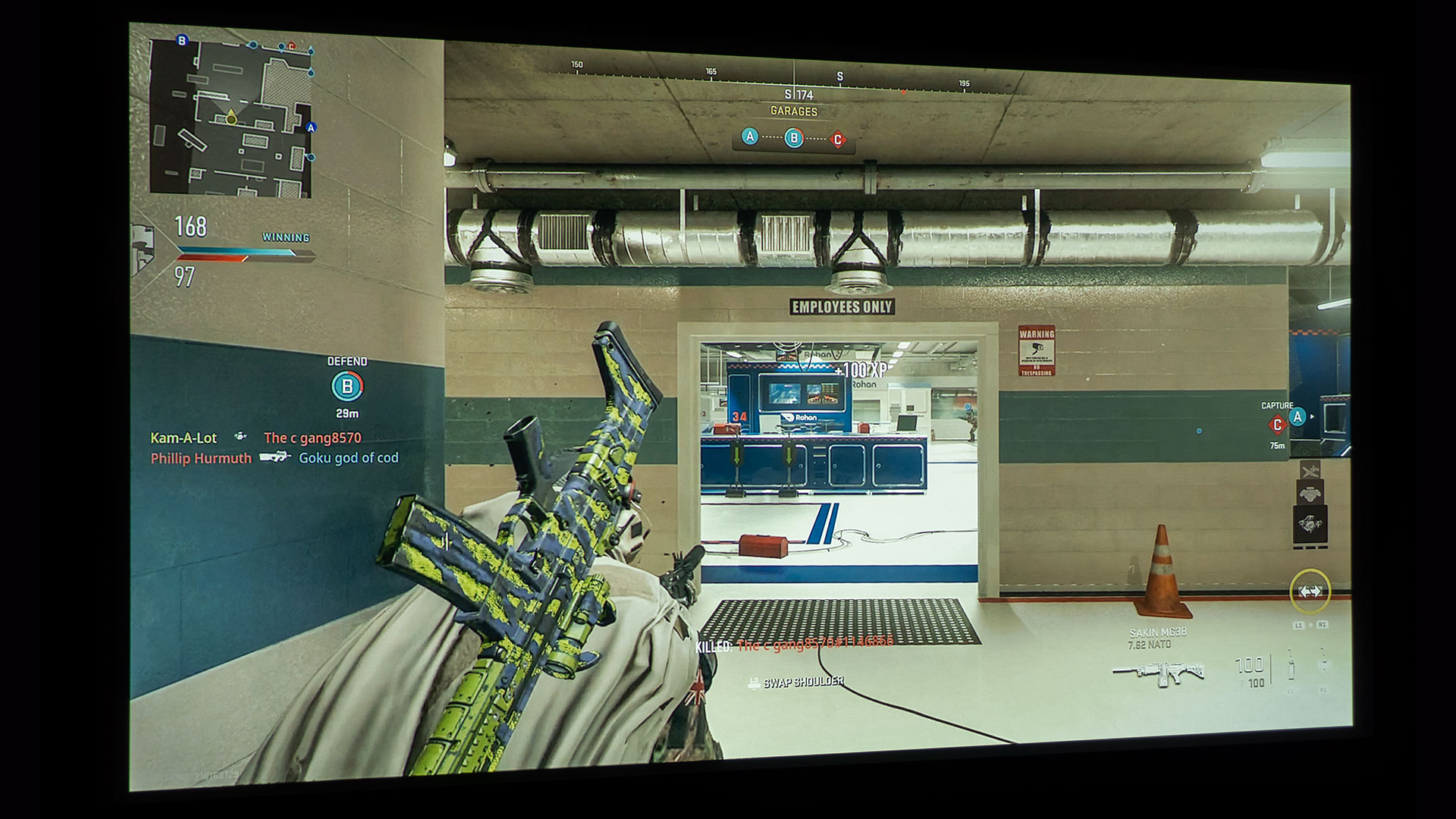This screenshot has height=819, width=1456.
Task: Select the airplane killstreak icon
Action: 1310,471
